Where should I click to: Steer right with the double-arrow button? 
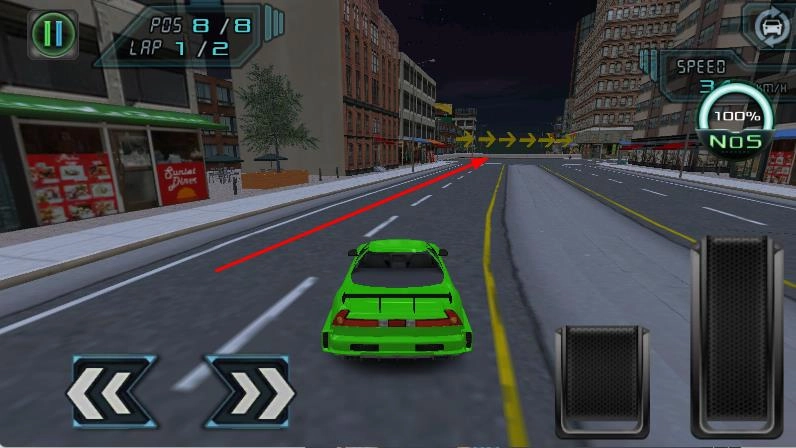point(250,392)
